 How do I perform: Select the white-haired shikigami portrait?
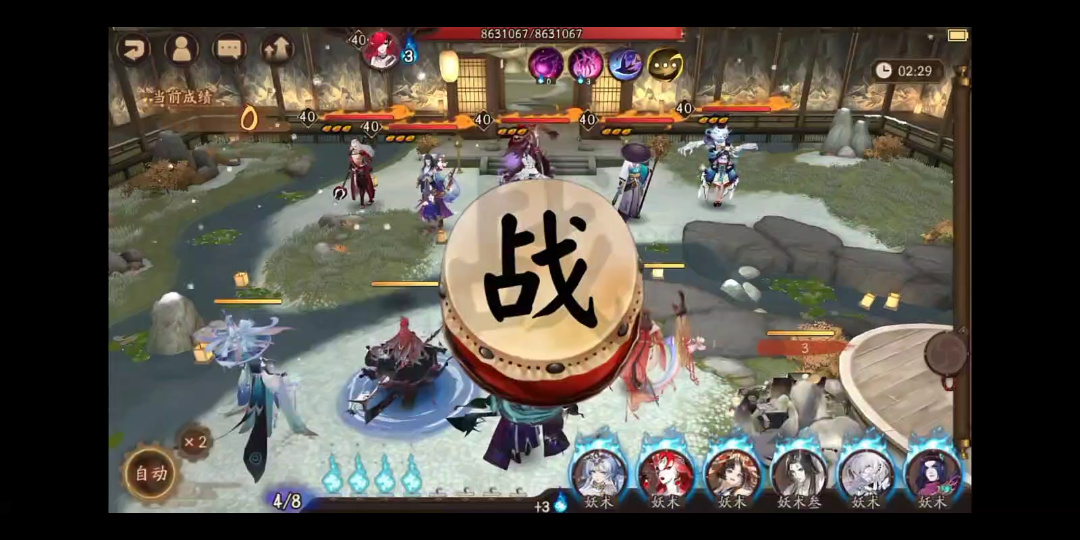click(x=865, y=473)
